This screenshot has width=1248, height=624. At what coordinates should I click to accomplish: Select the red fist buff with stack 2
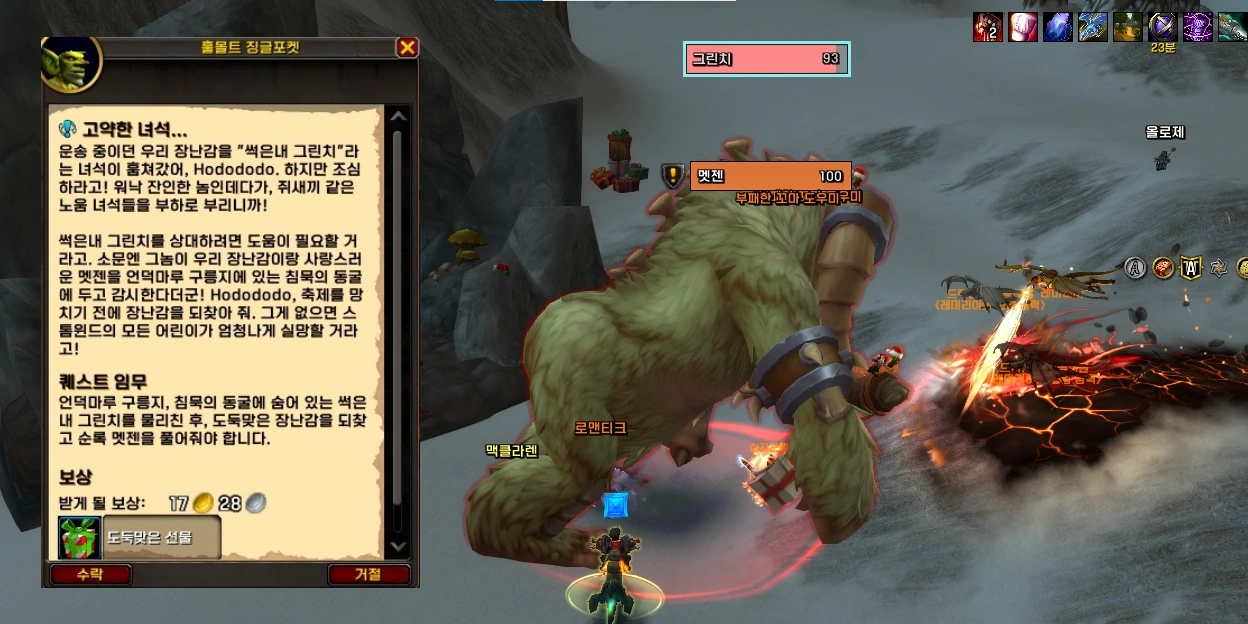click(987, 27)
